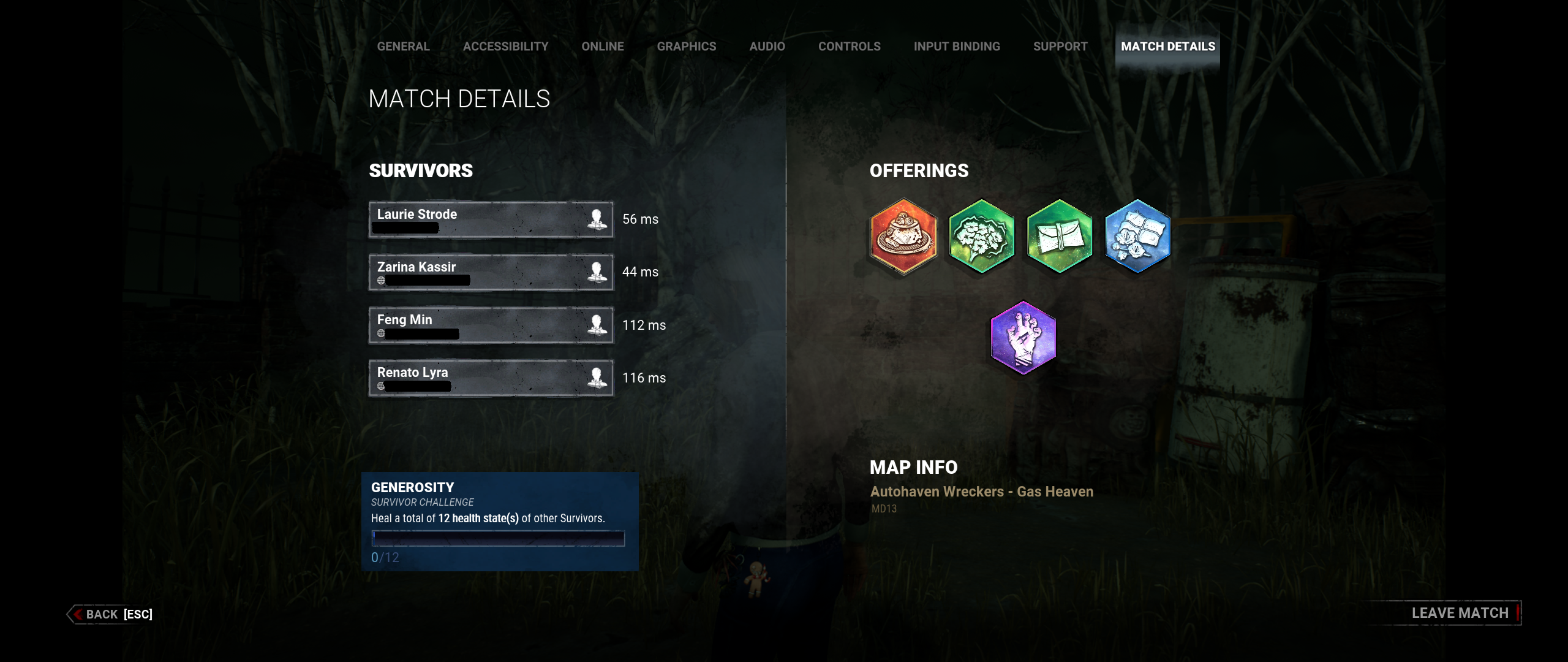
Task: Click Zarina Kassir's player profile icon
Action: [595, 272]
